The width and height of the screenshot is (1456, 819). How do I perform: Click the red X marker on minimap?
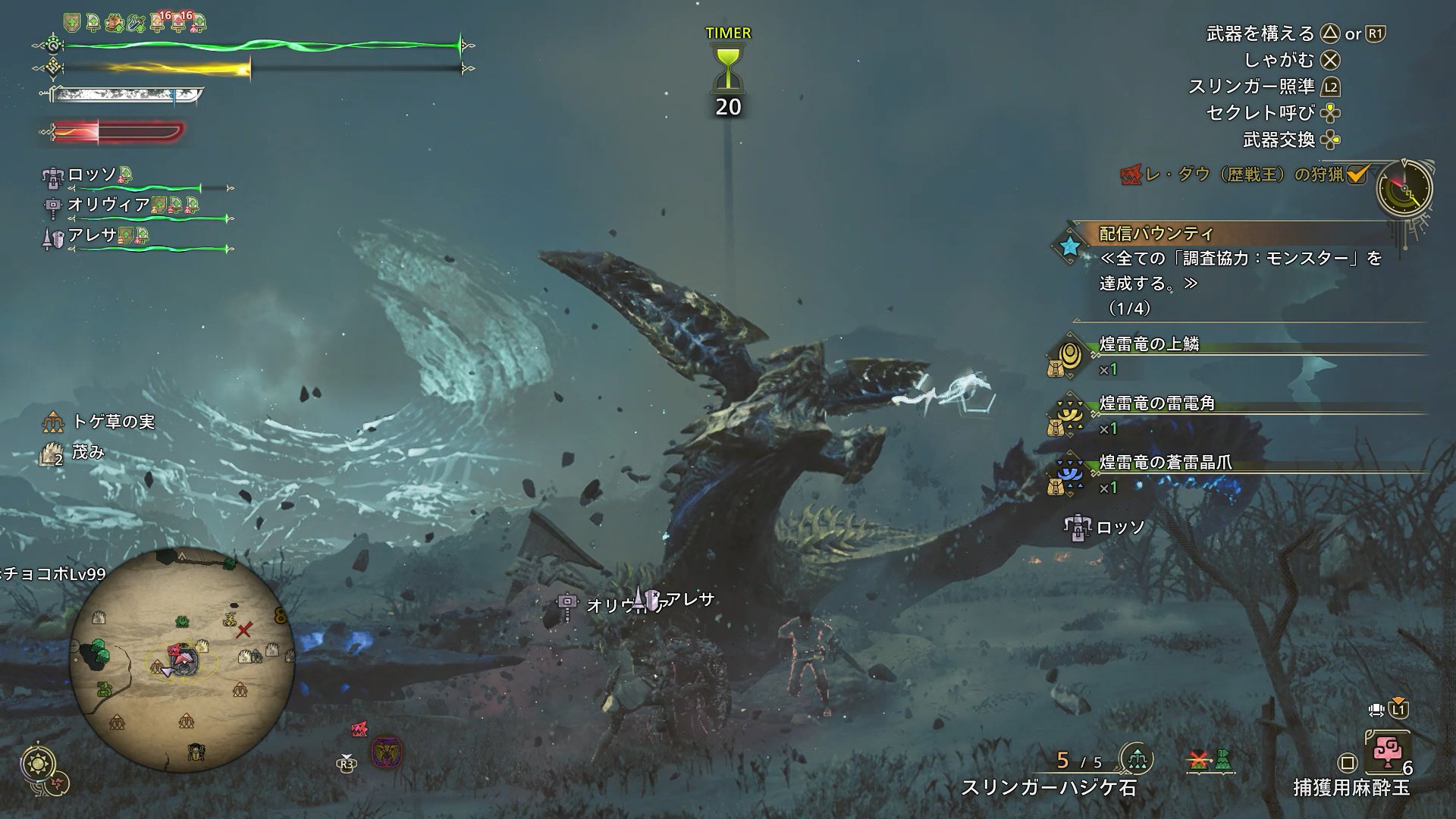point(244,630)
